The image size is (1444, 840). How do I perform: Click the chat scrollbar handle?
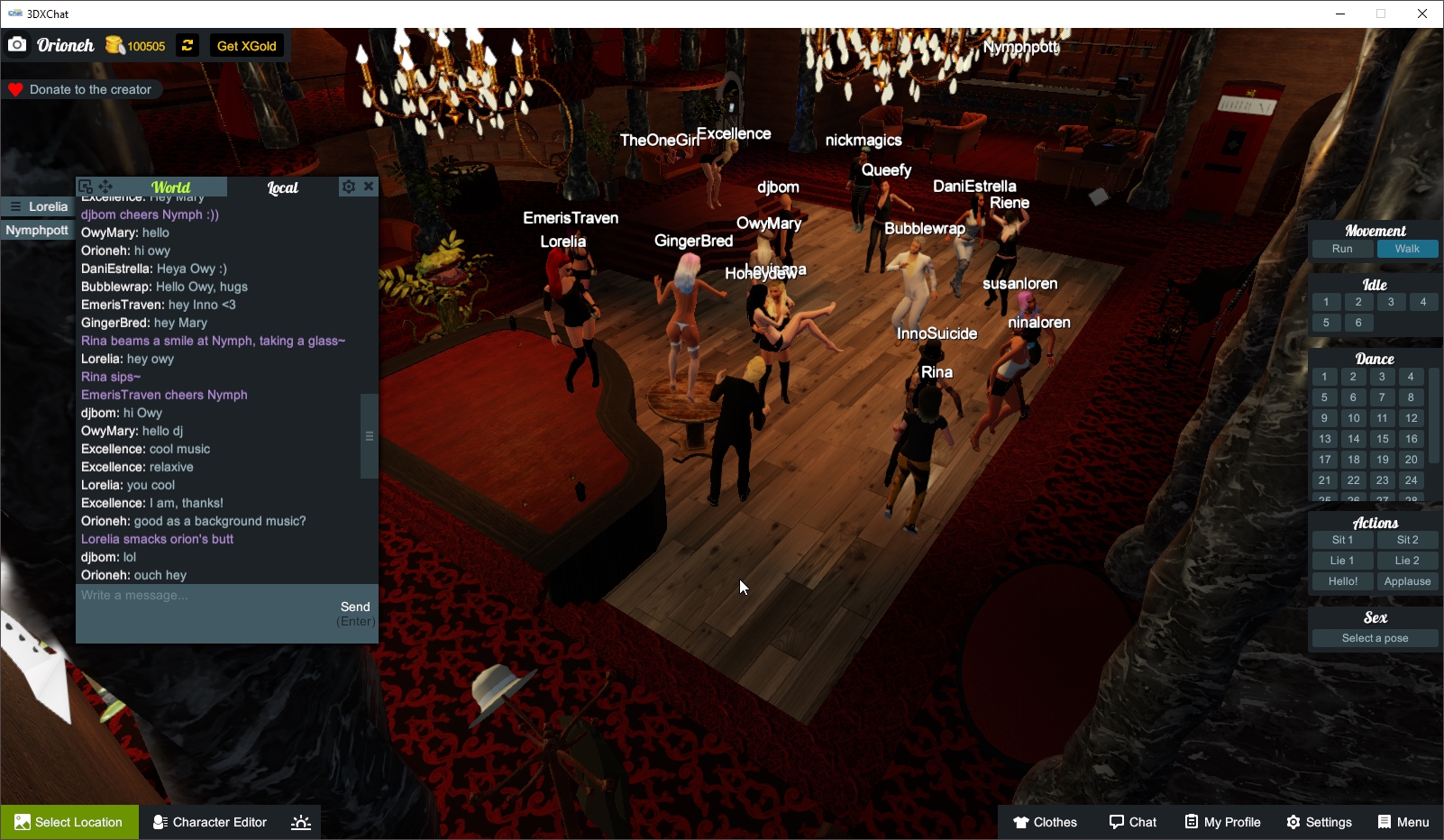pos(369,435)
